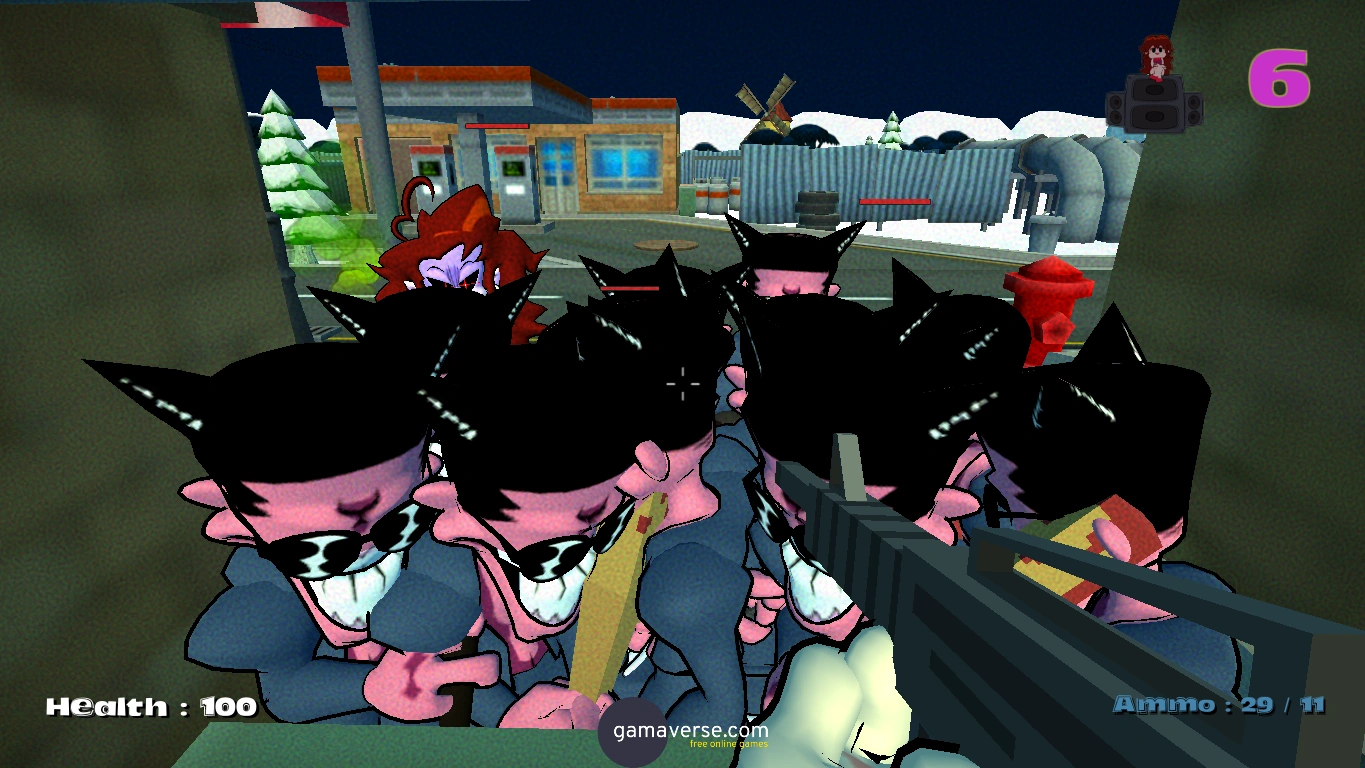Select the Ammo : 29 / 11 display
This screenshot has height=768, width=1365.
coord(1220,705)
